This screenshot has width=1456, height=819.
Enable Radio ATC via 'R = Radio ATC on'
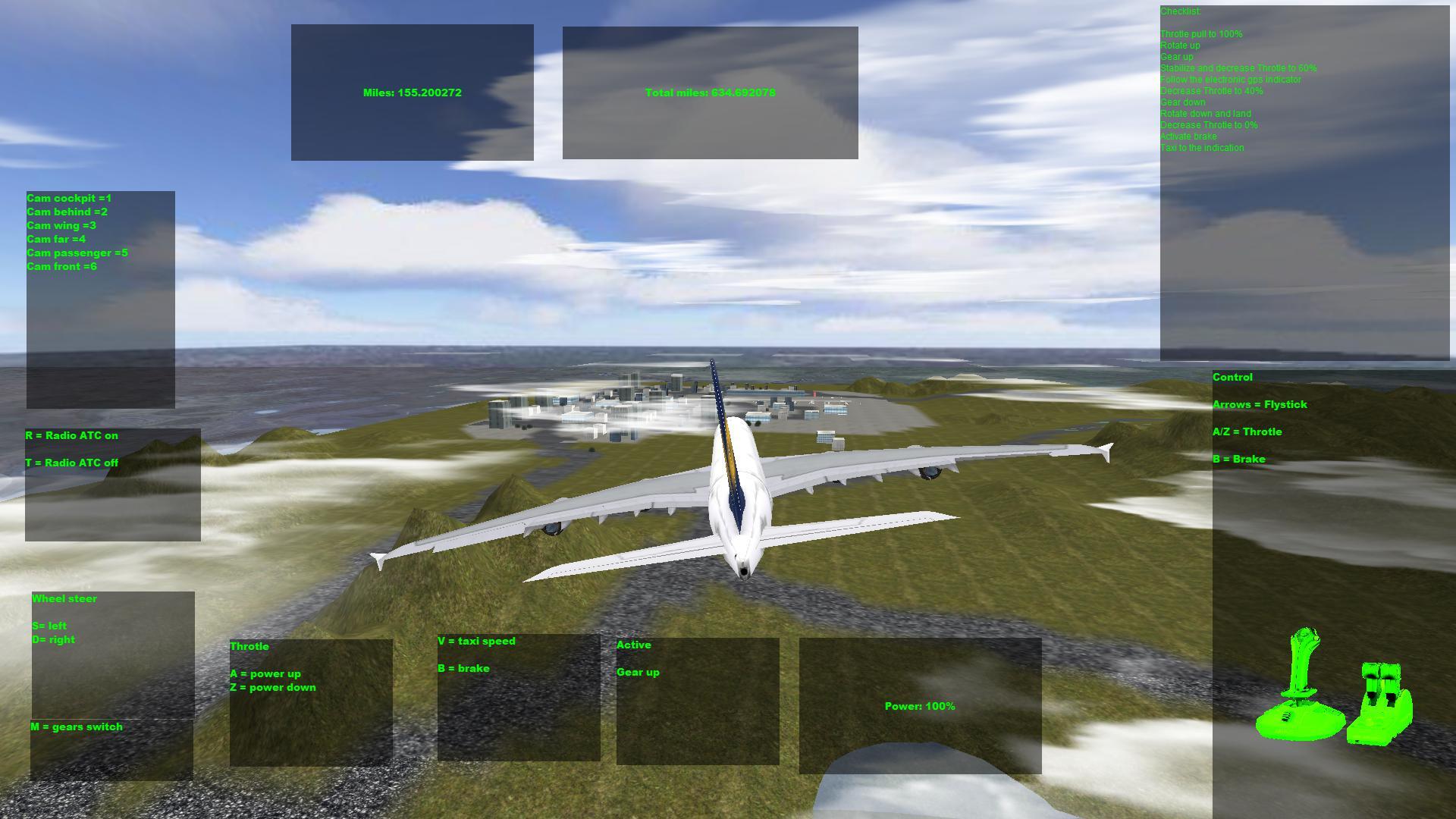point(73,435)
